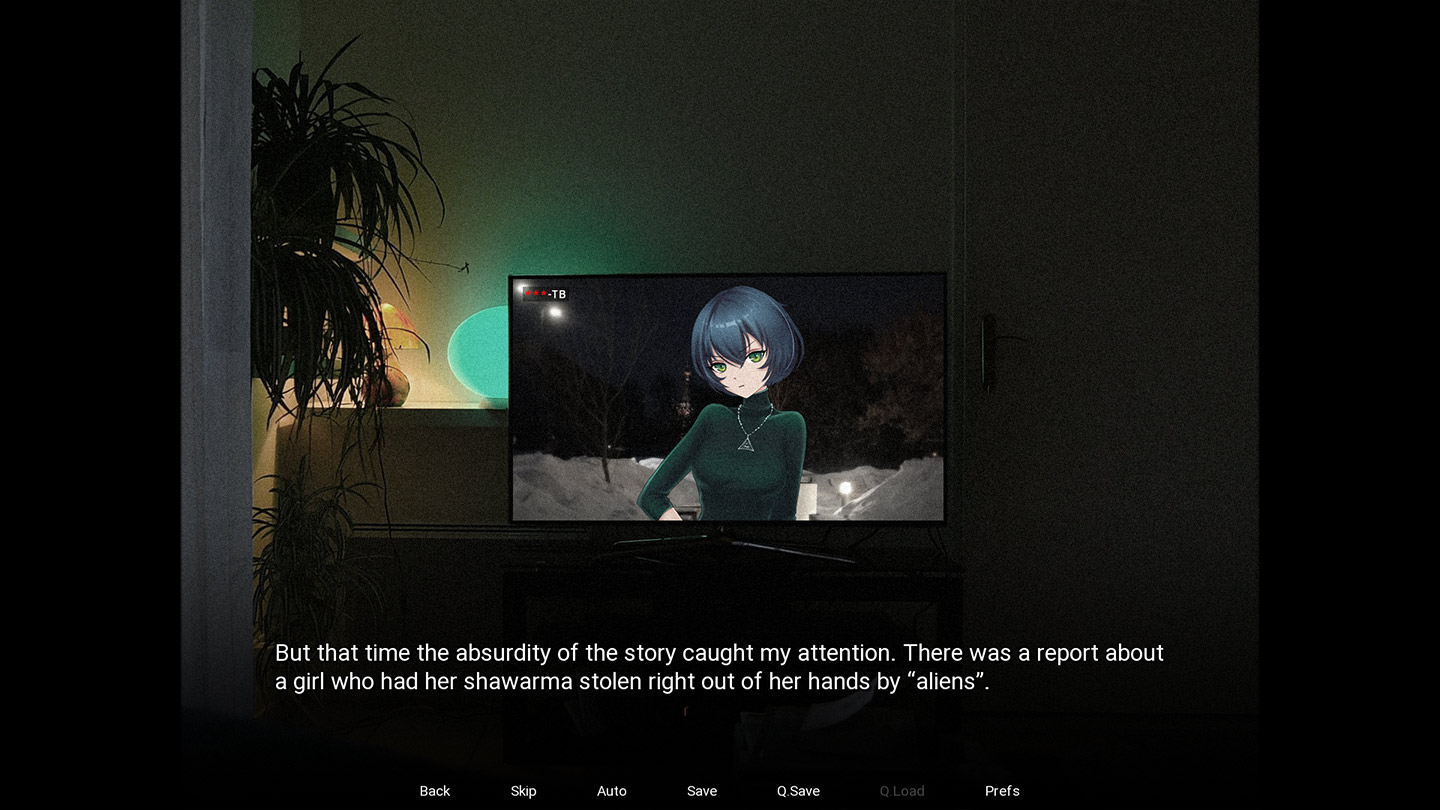Enable Skip mode
This screenshot has height=810, width=1440.
click(523, 791)
